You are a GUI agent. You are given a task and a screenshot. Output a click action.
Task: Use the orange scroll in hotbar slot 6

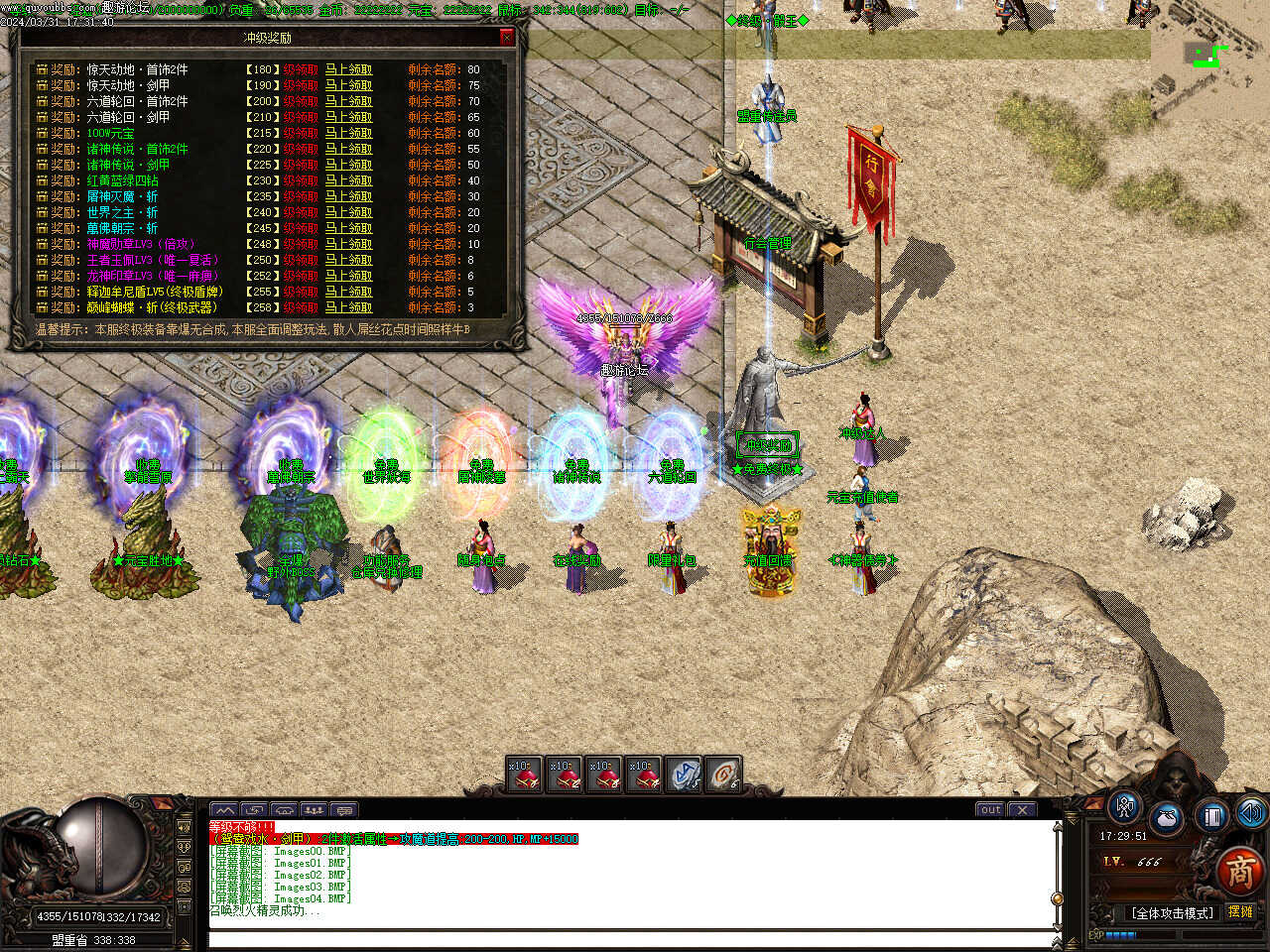[x=724, y=774]
